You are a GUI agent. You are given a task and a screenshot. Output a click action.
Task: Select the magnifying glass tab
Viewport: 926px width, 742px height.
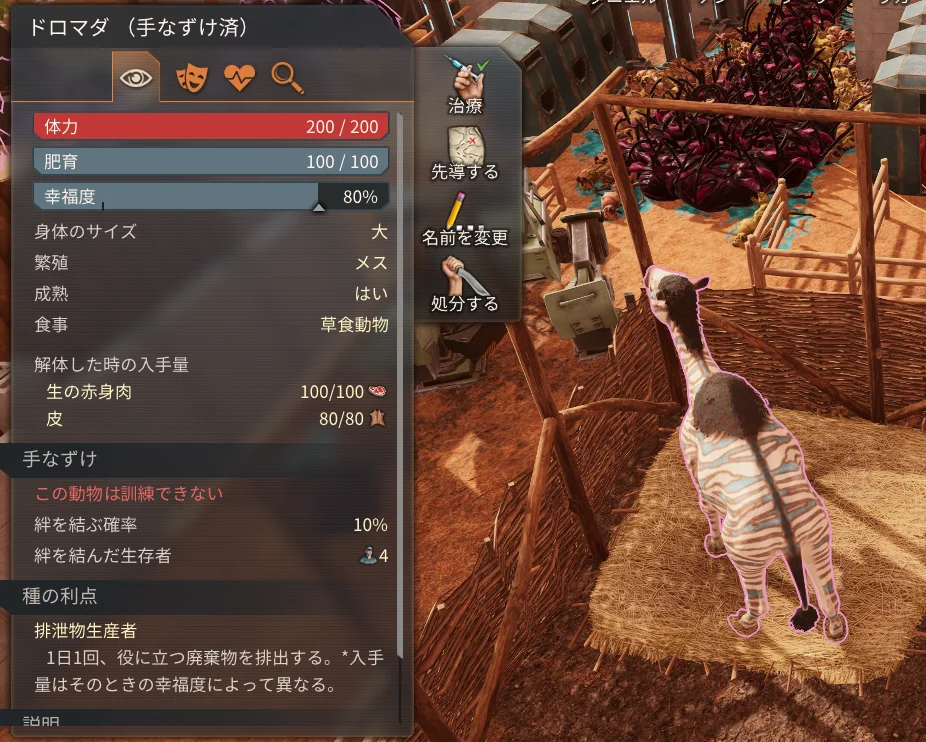coord(288,77)
